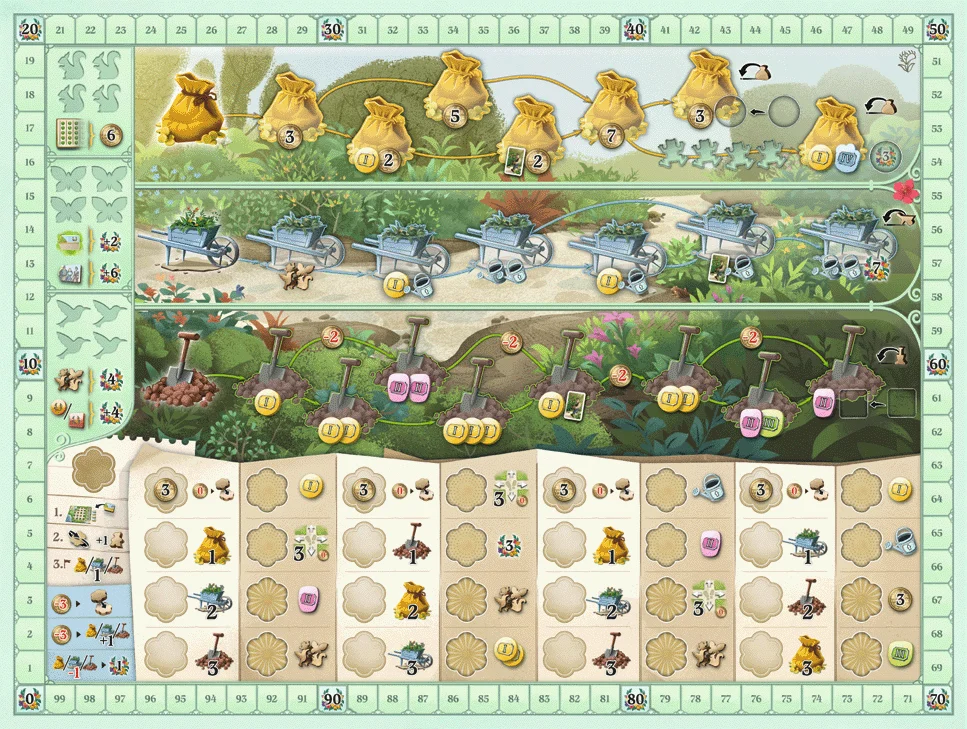Select the corner score space 70
967x729 pixels.
pos(937,697)
